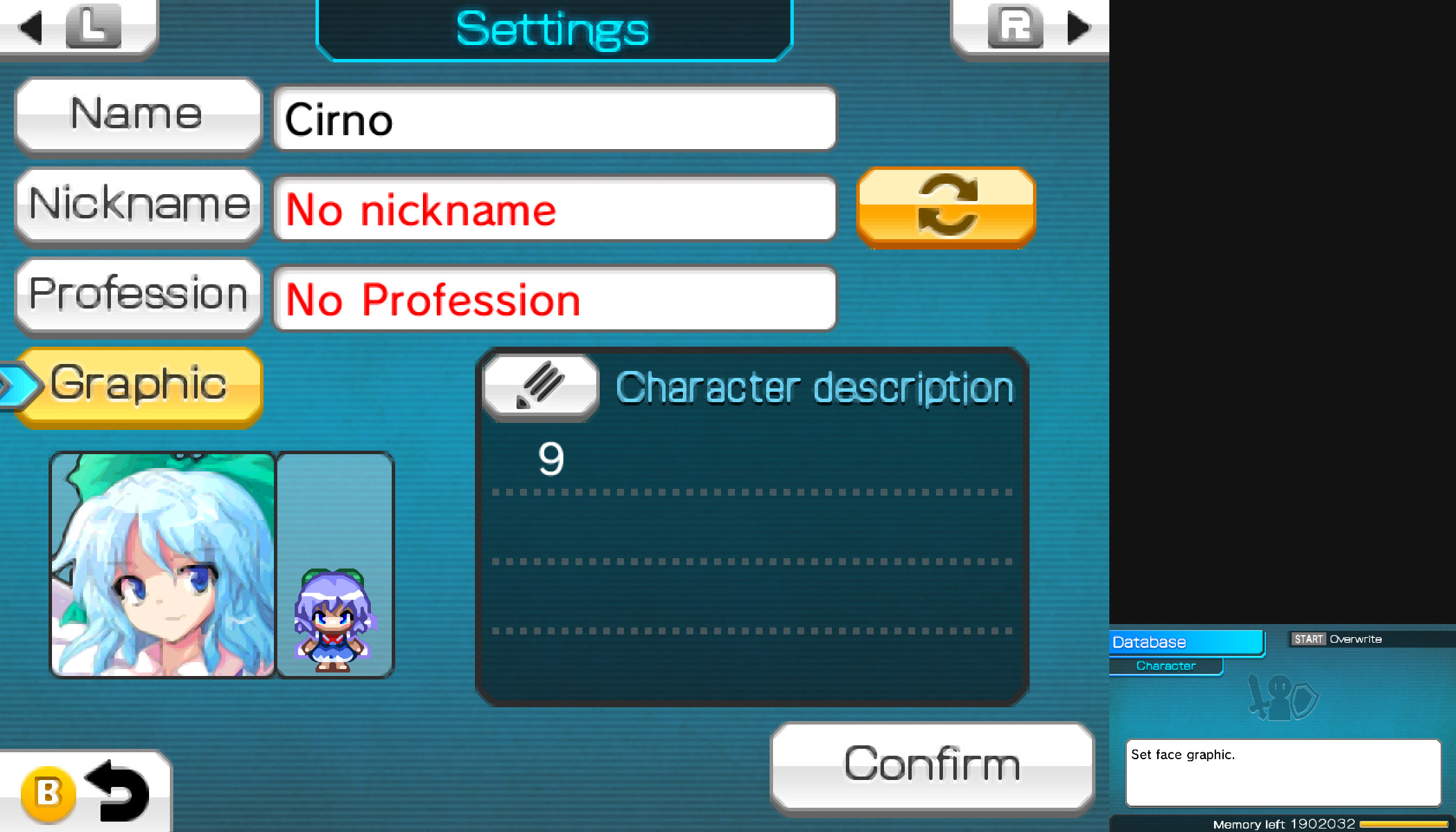Switch to the Character tab

pos(1165,666)
